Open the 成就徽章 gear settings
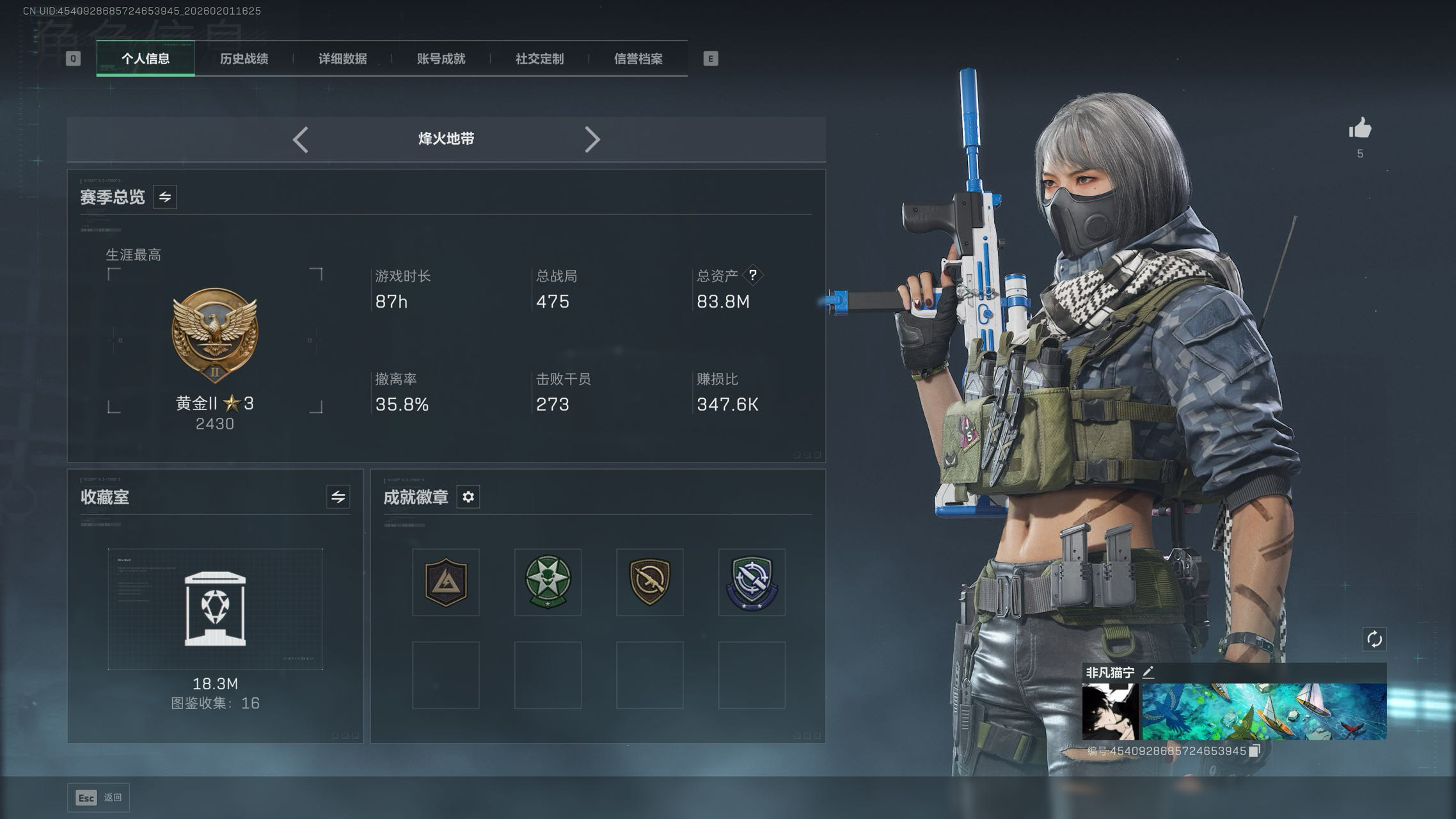 (x=468, y=497)
